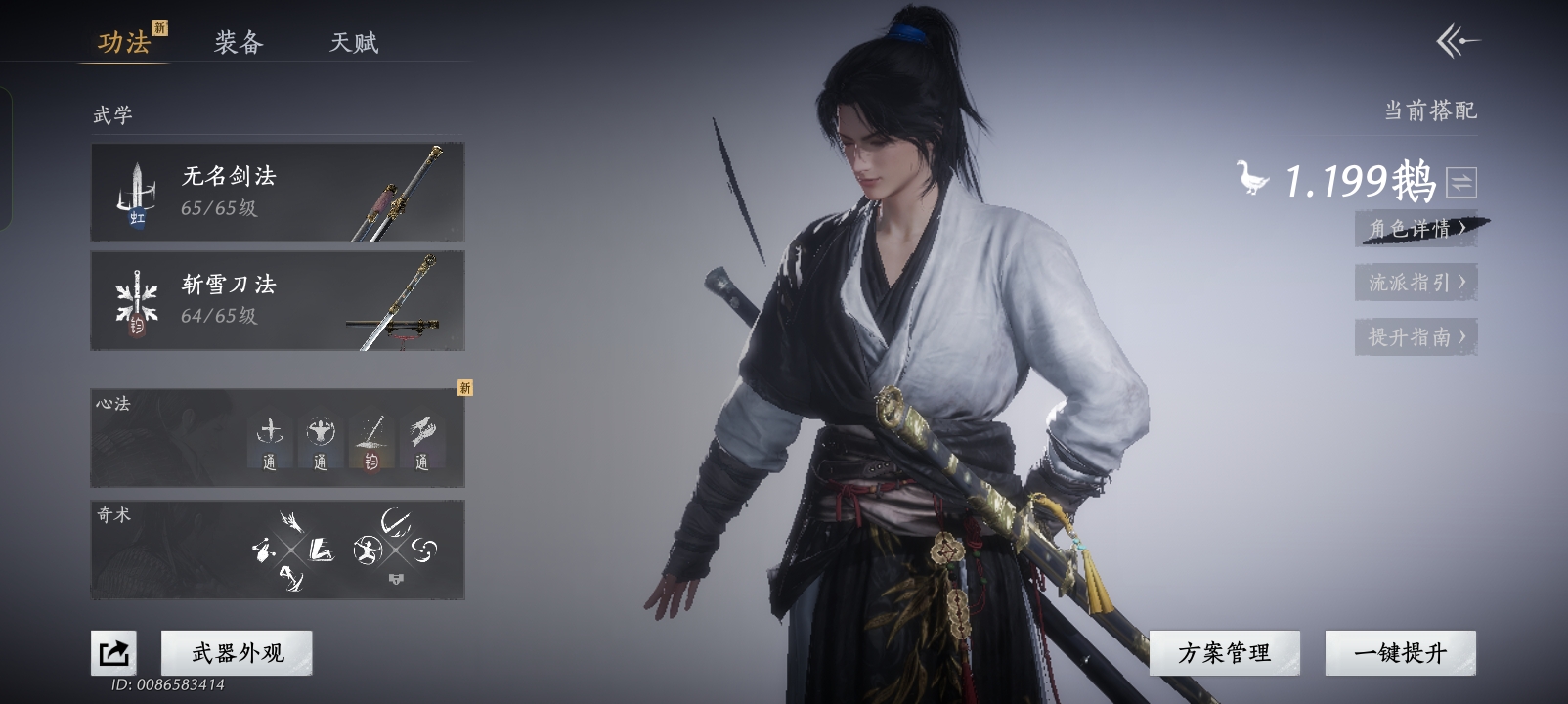Click the share icon at bottom left
Screen dimensions: 1568x704
pos(112,650)
